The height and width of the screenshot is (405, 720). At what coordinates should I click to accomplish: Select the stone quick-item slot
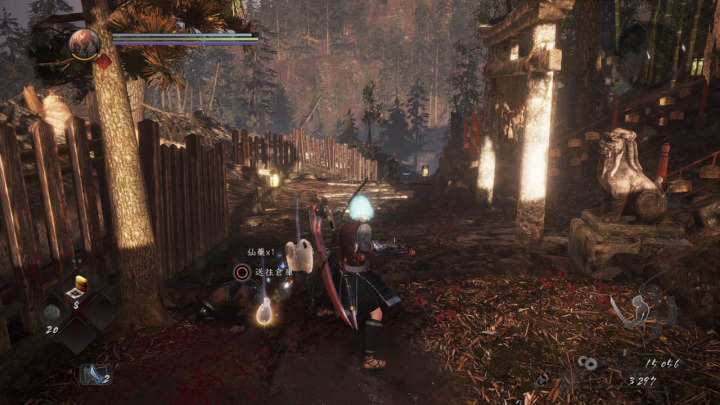pos(52,312)
